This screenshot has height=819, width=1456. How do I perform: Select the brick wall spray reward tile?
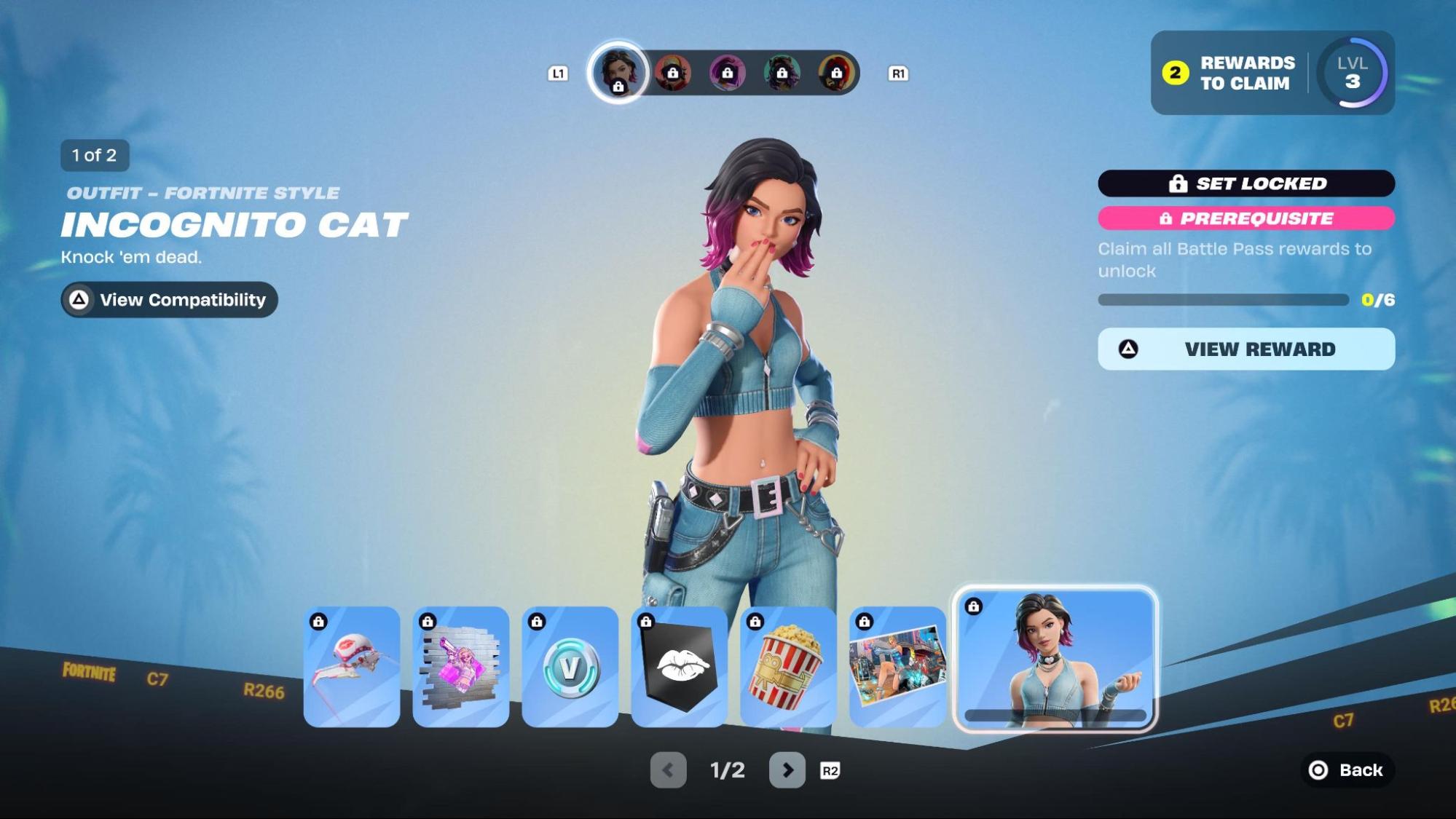[x=461, y=667]
